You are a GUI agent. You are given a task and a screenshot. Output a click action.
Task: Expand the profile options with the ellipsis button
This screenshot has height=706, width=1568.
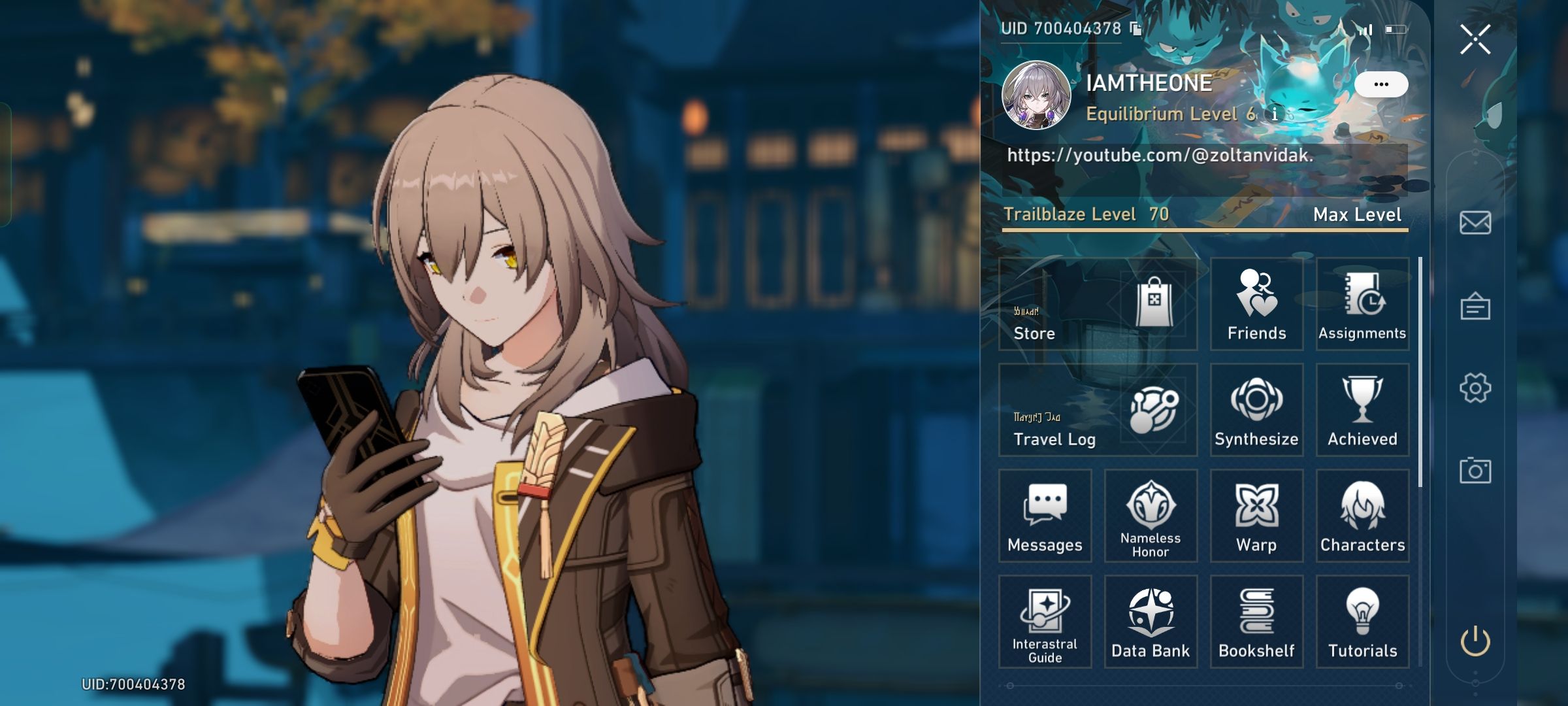(x=1381, y=83)
